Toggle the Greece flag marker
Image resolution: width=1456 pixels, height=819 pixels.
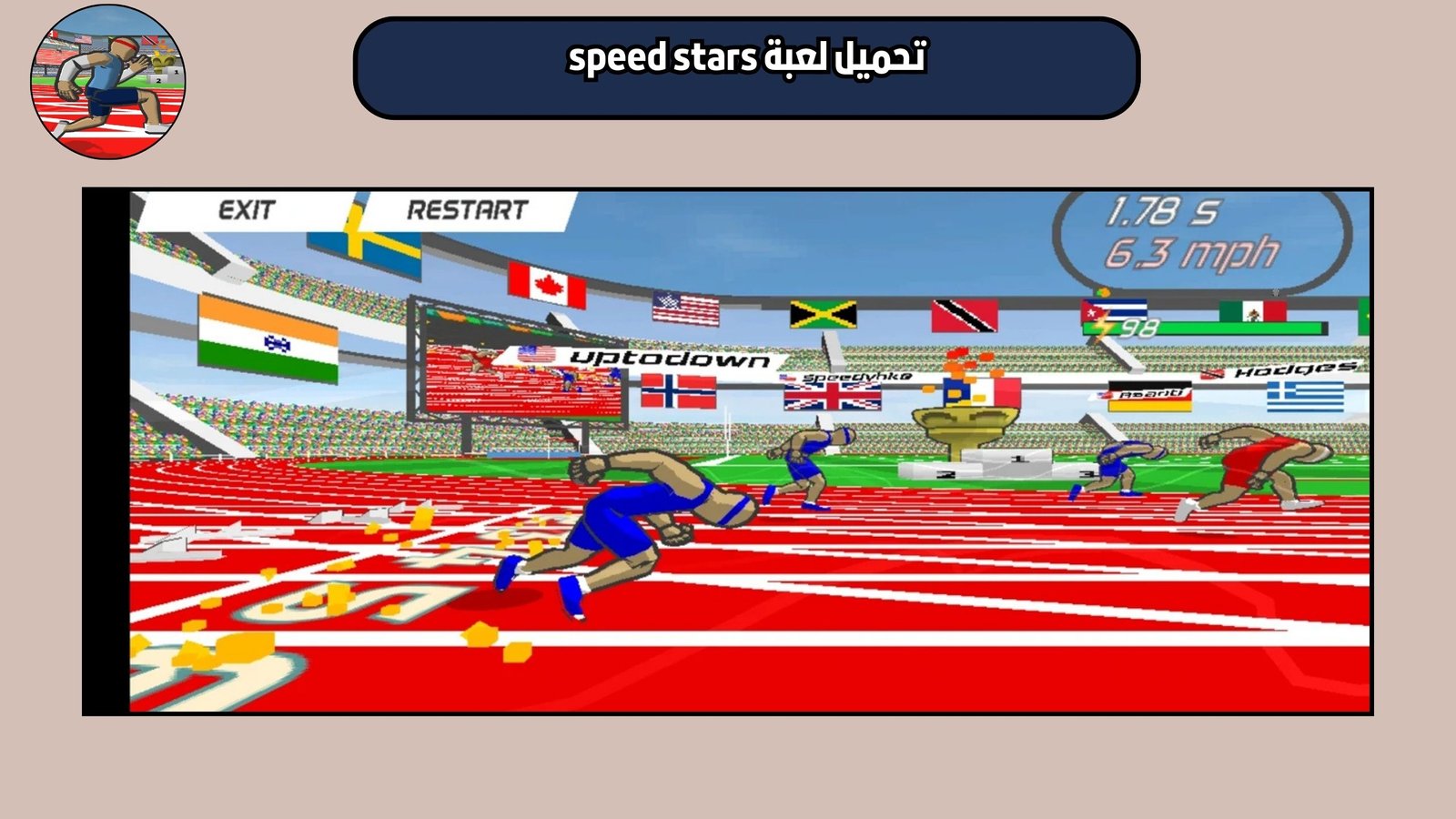coord(1305,395)
